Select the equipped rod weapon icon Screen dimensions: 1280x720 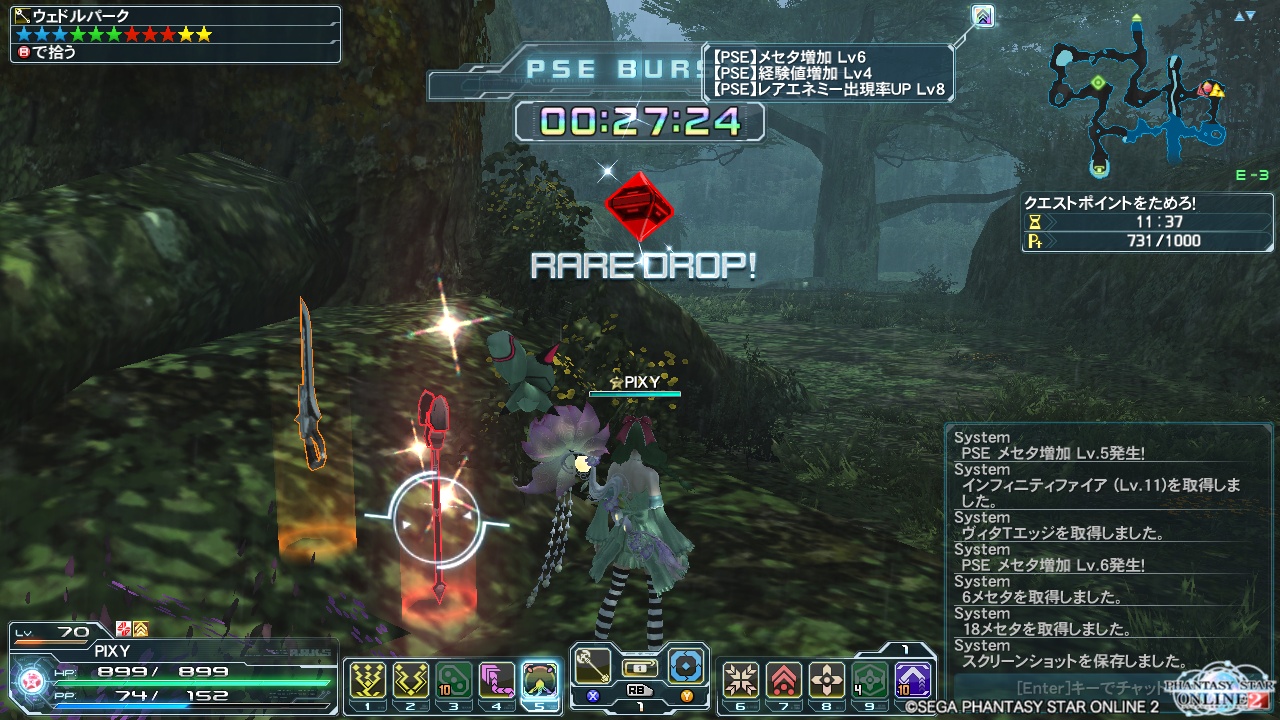(592, 665)
